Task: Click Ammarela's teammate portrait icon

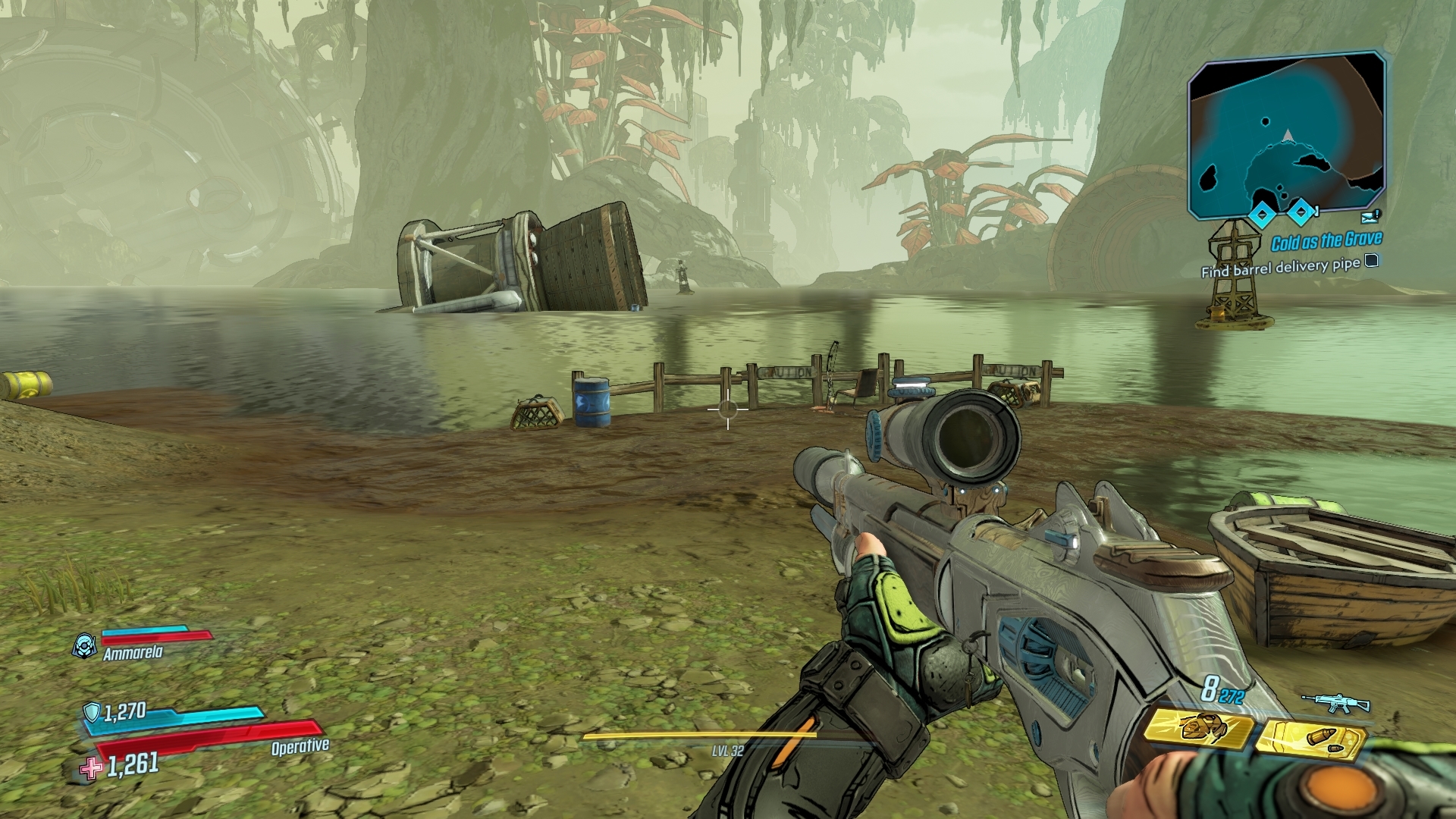Action: point(83,645)
